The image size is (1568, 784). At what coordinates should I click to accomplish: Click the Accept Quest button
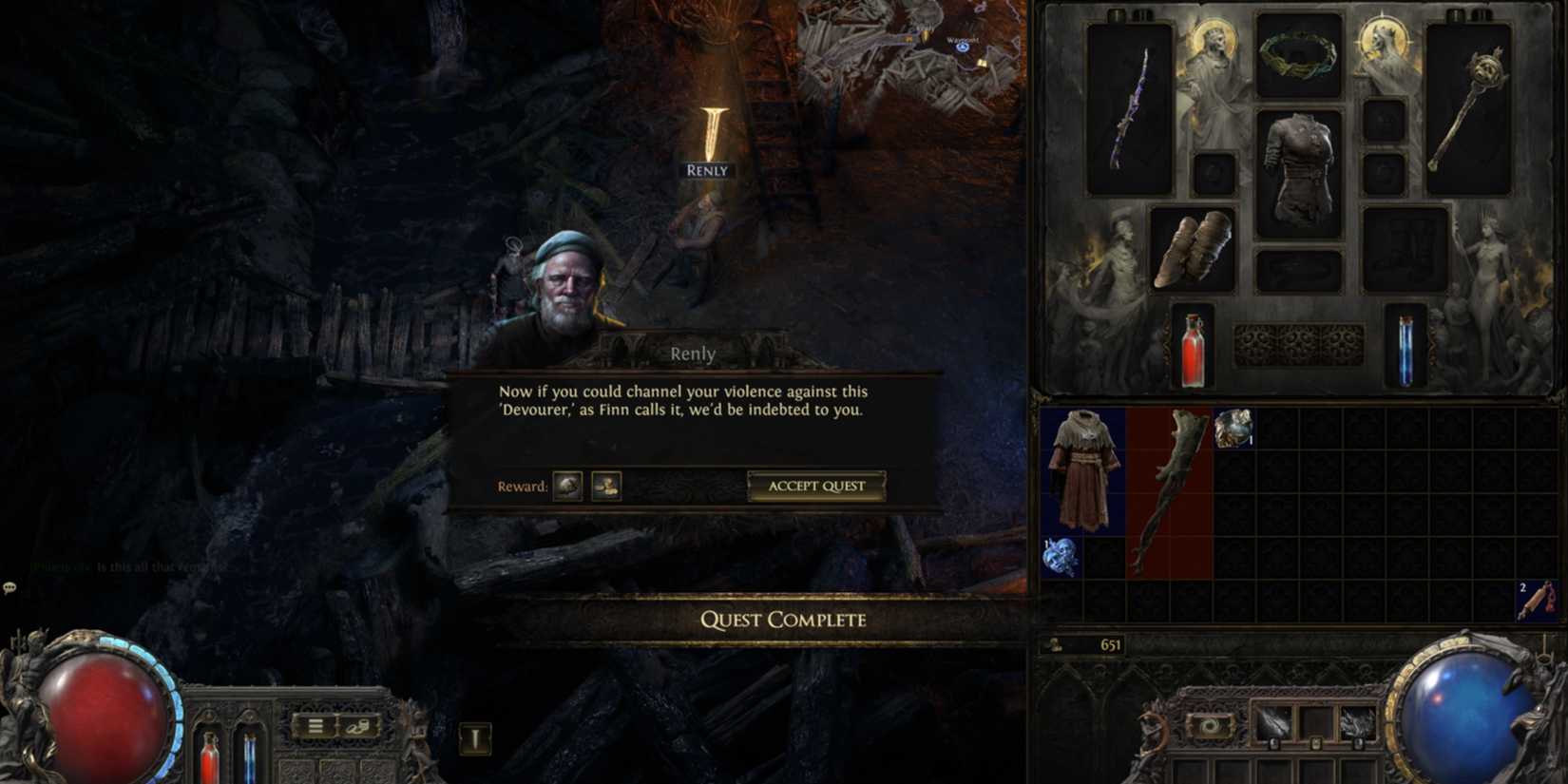tap(815, 487)
